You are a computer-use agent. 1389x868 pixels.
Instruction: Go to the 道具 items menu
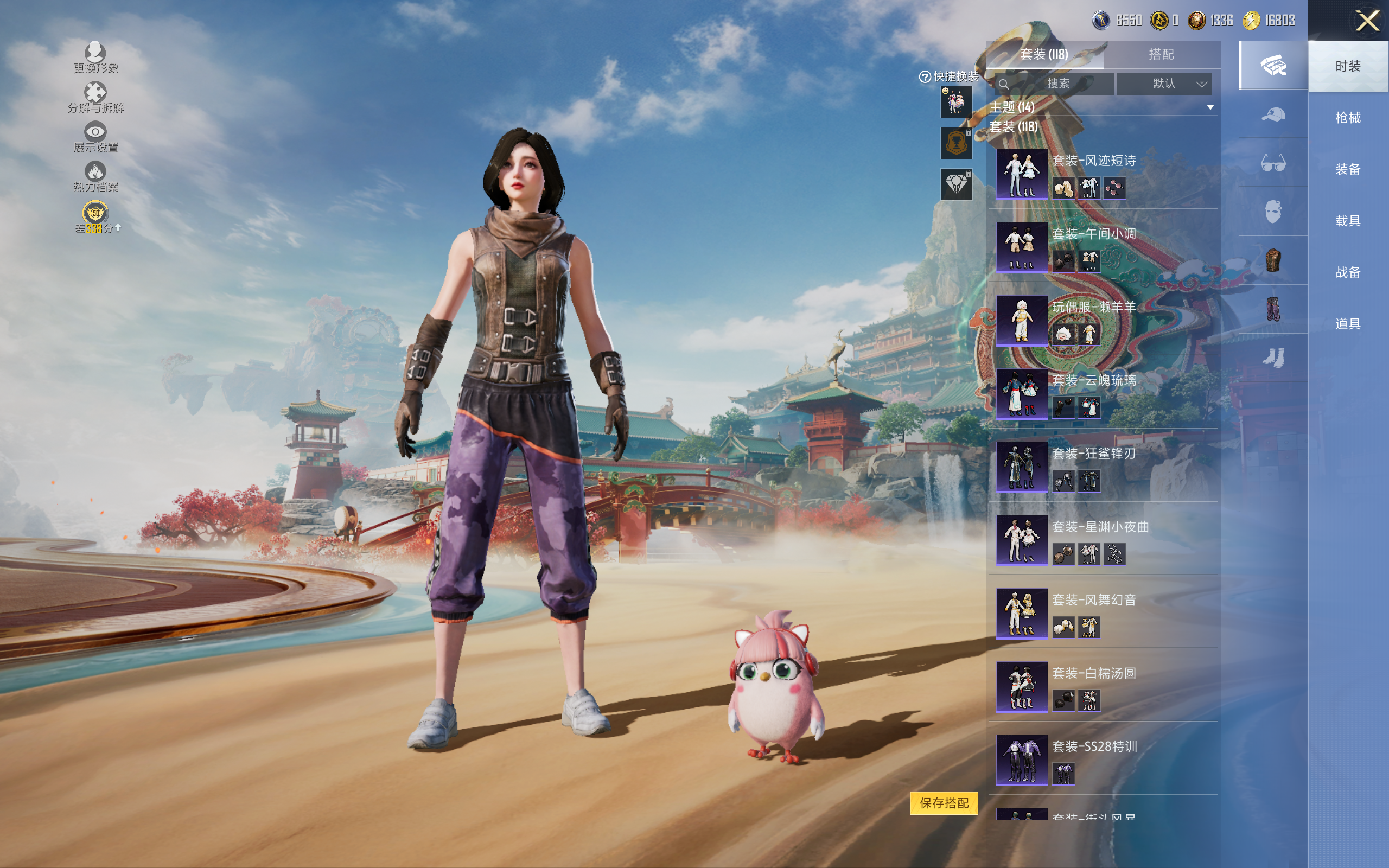coord(1348,324)
